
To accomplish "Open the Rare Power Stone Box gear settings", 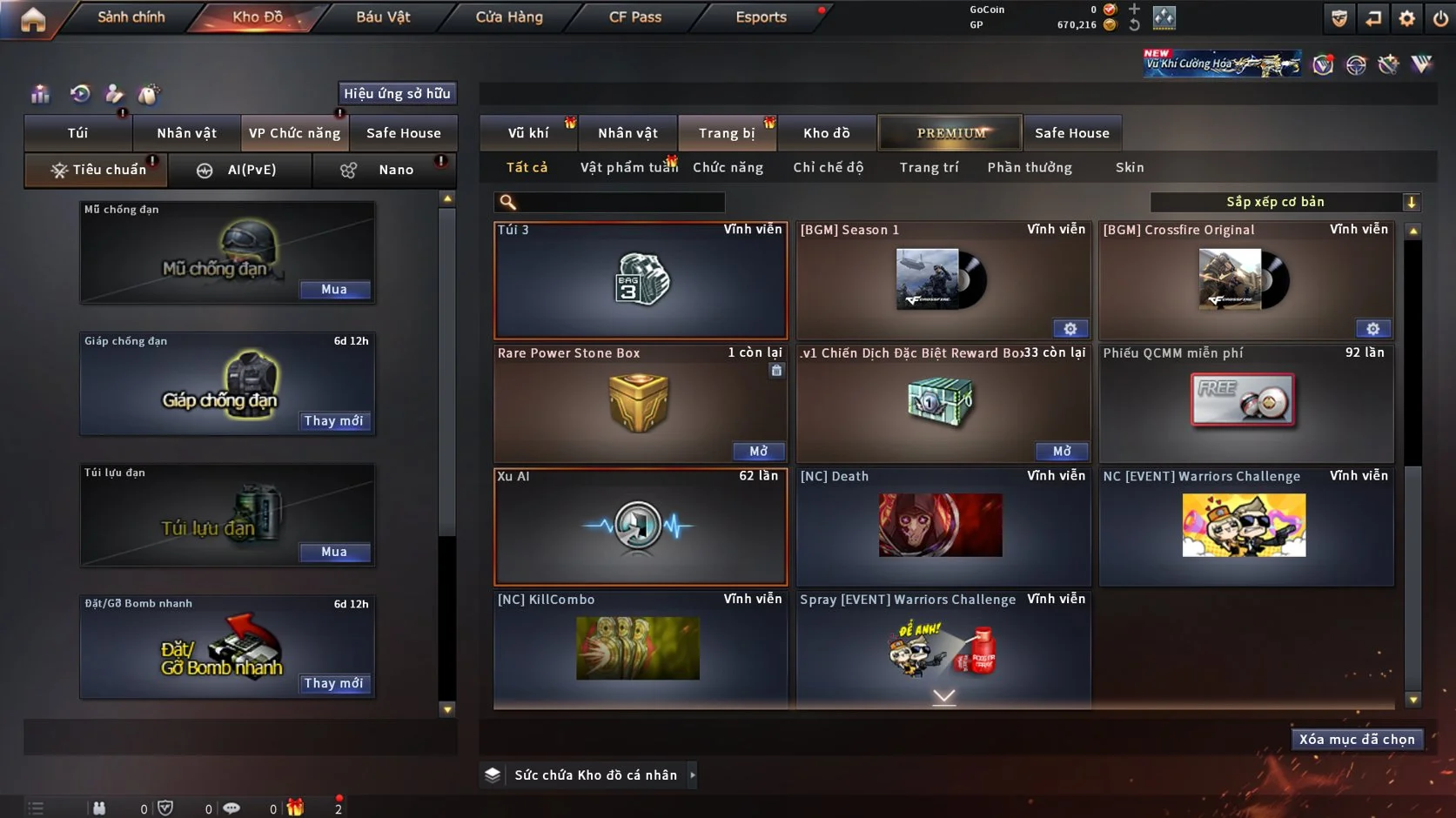I will 775,370.
